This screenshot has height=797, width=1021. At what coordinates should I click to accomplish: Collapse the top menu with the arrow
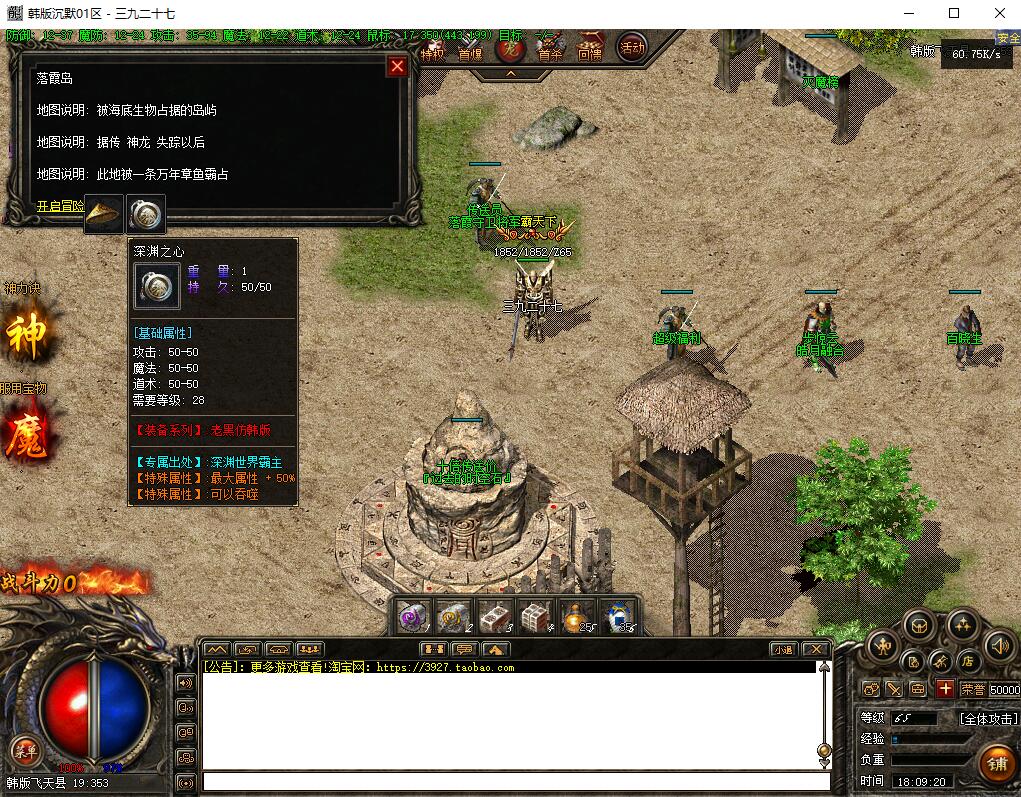pyautogui.click(x=510, y=73)
